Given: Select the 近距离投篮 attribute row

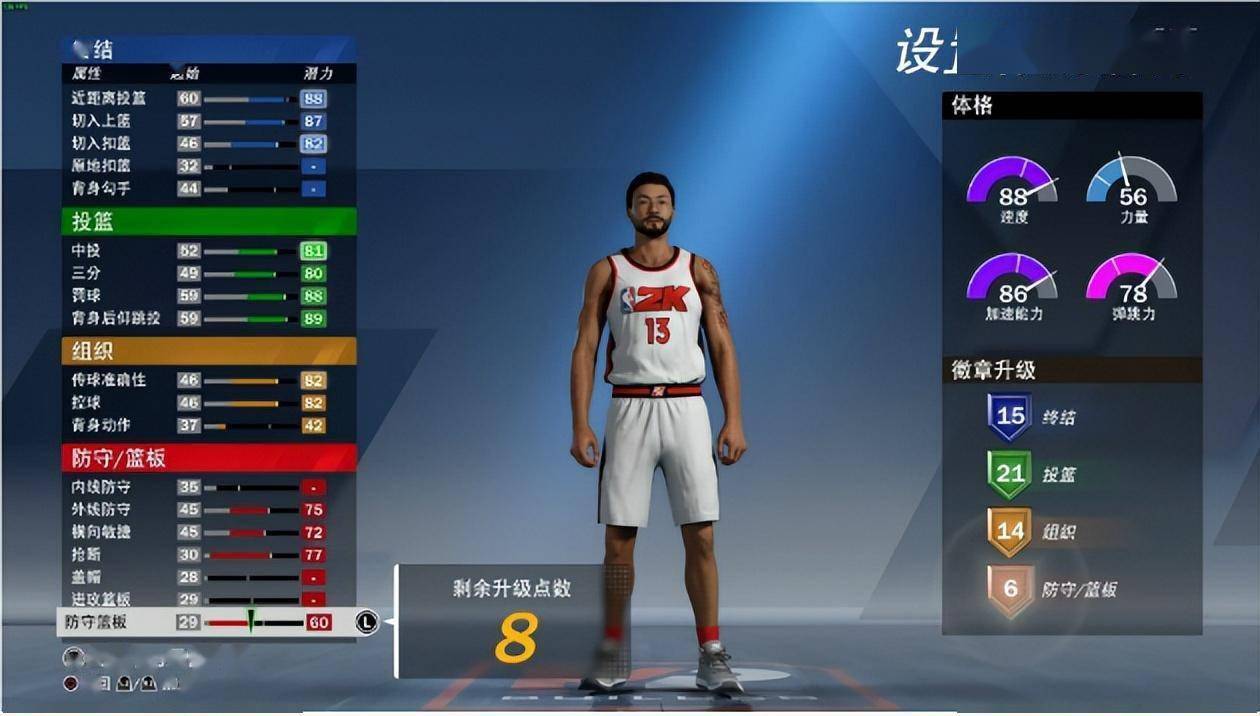Looking at the screenshot, I should [x=200, y=99].
